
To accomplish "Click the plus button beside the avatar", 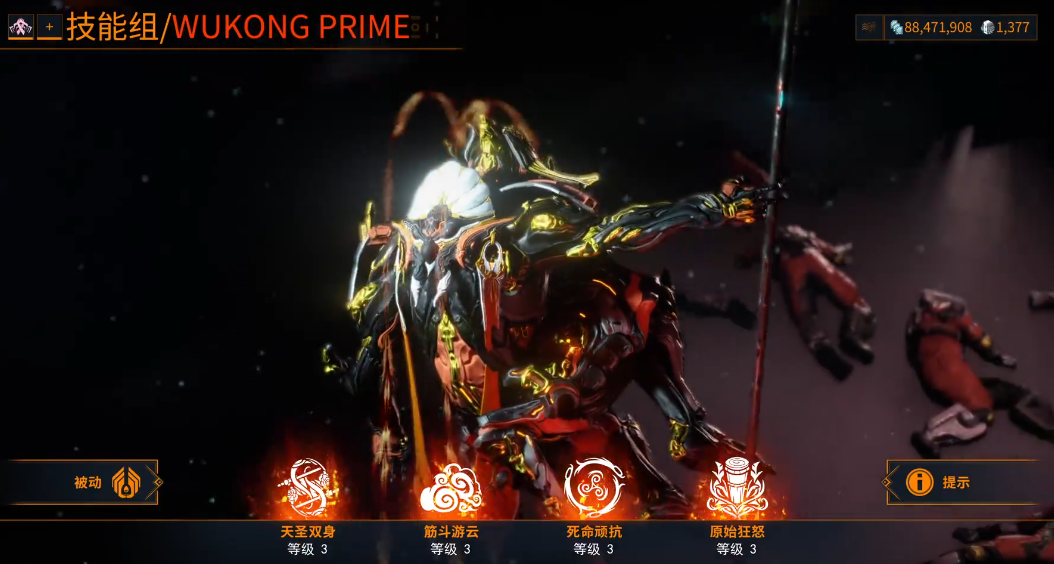I will point(49,27).
